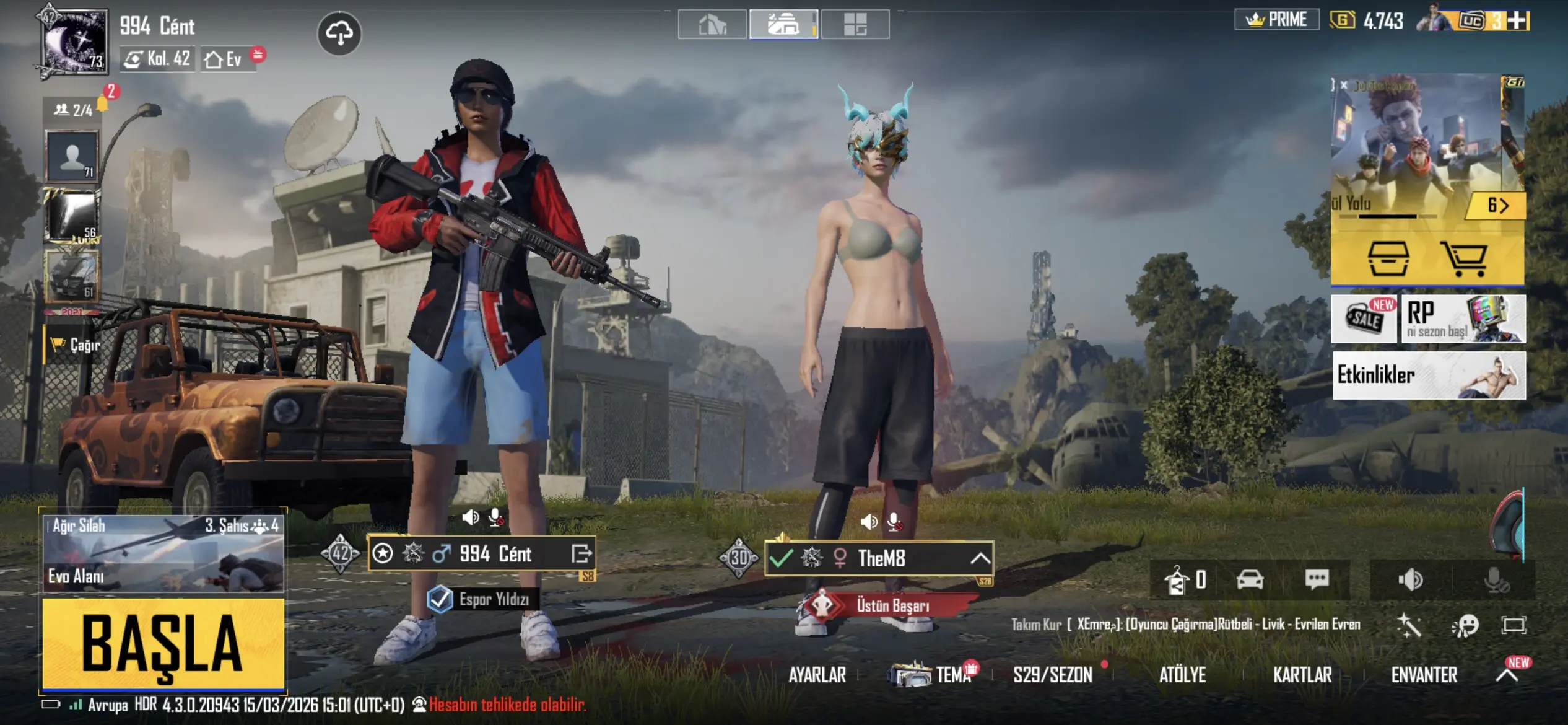Click the cloud download icon
This screenshot has height=725, width=1568.
pos(339,33)
